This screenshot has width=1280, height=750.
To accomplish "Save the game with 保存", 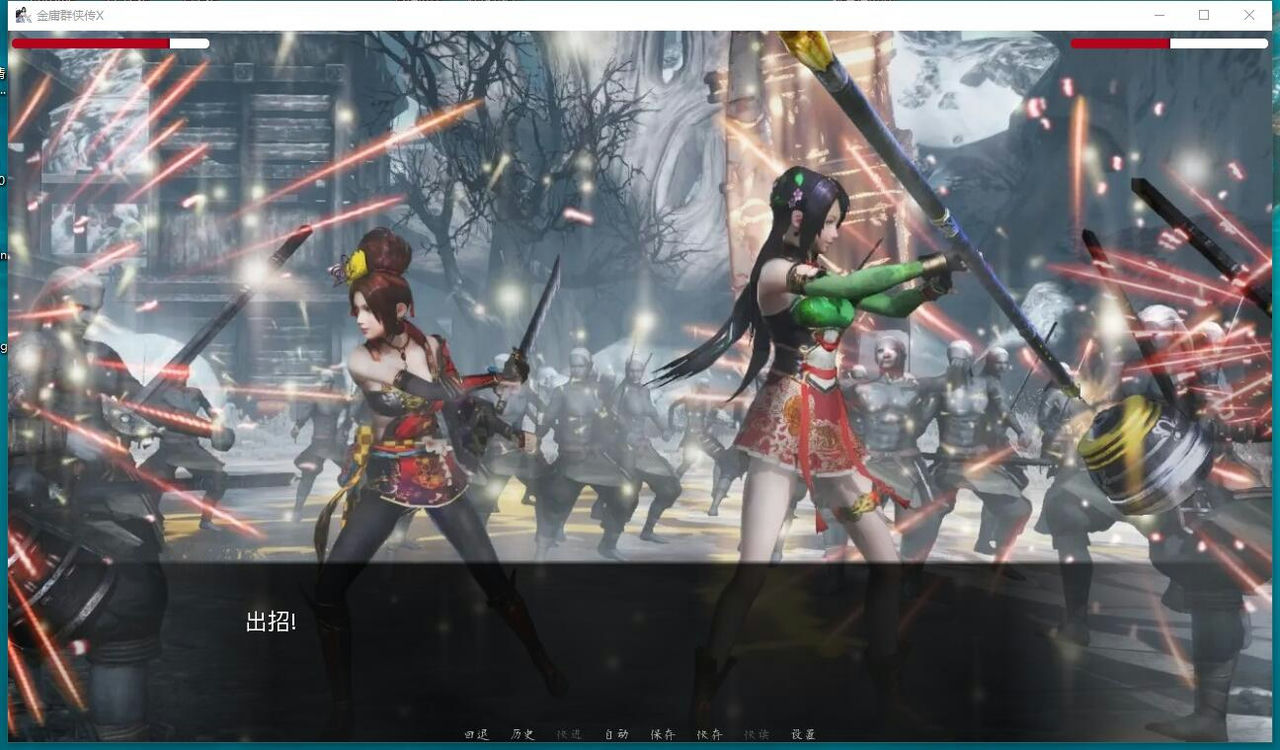I will (662, 734).
